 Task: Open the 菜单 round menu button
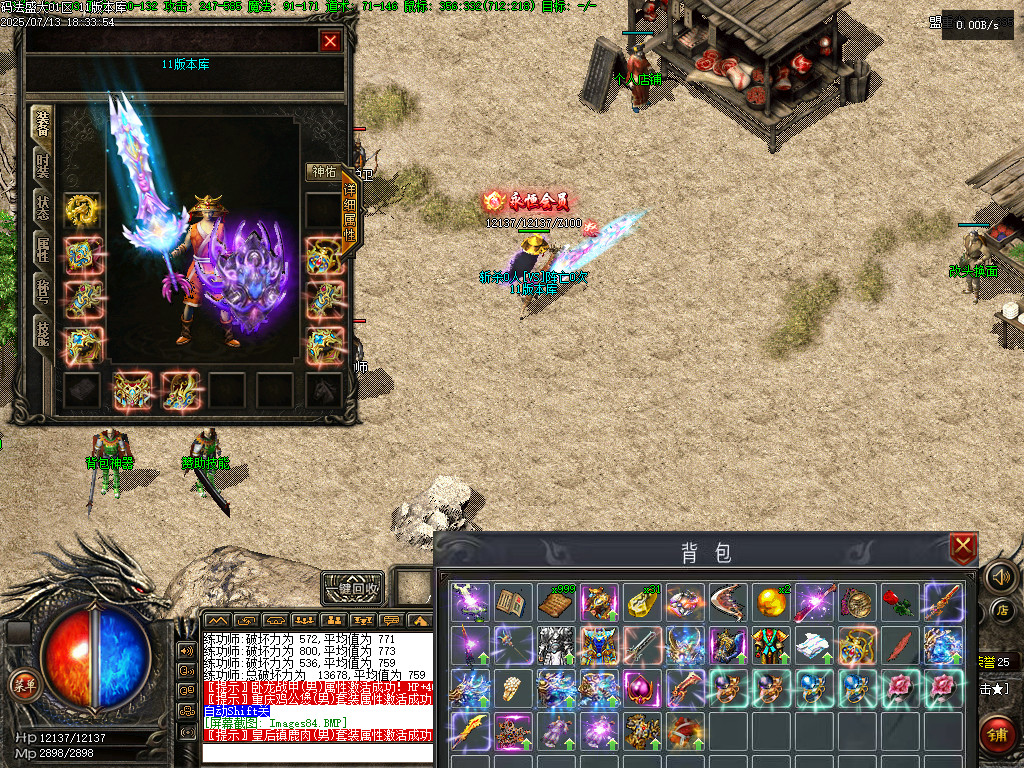click(x=22, y=683)
